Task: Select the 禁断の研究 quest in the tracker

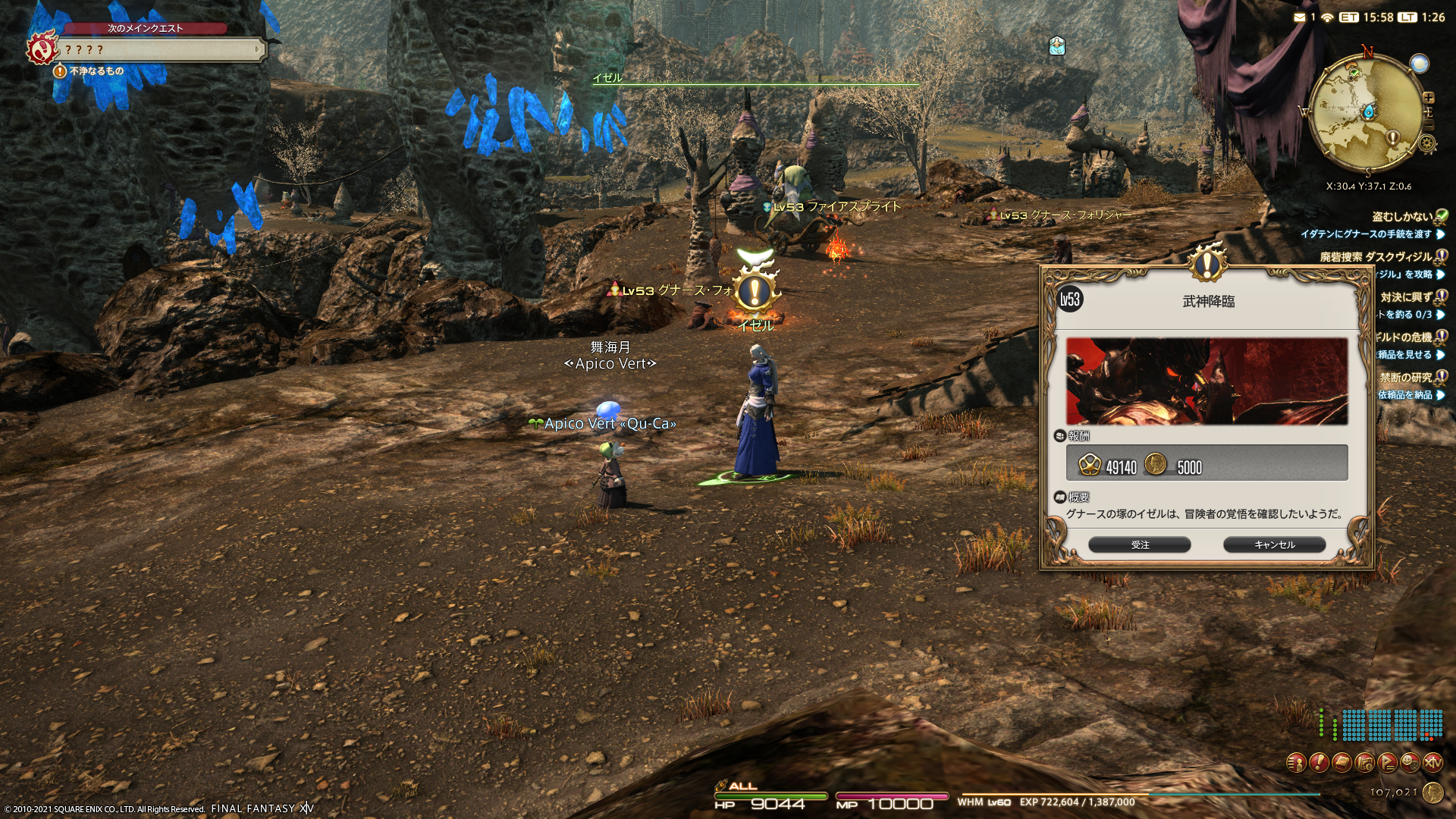Action: click(x=1405, y=378)
